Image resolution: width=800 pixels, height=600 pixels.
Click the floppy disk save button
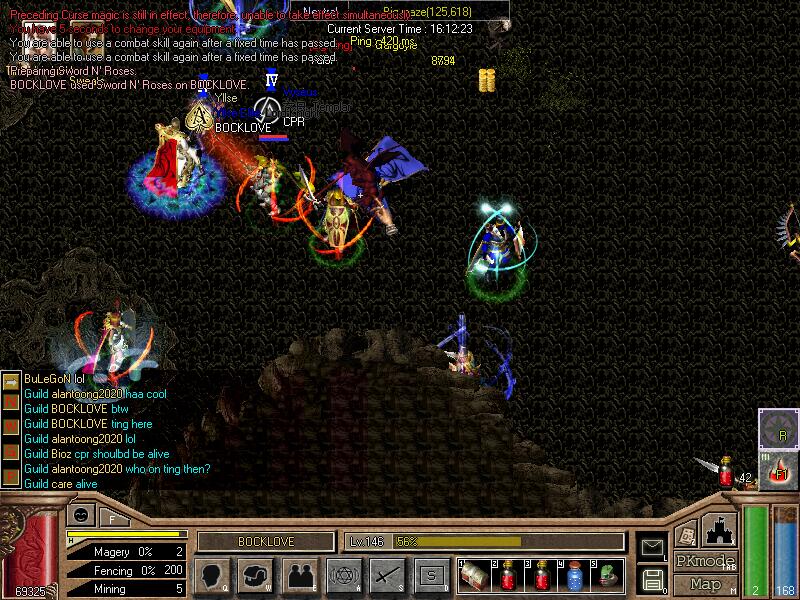[x=652, y=579]
